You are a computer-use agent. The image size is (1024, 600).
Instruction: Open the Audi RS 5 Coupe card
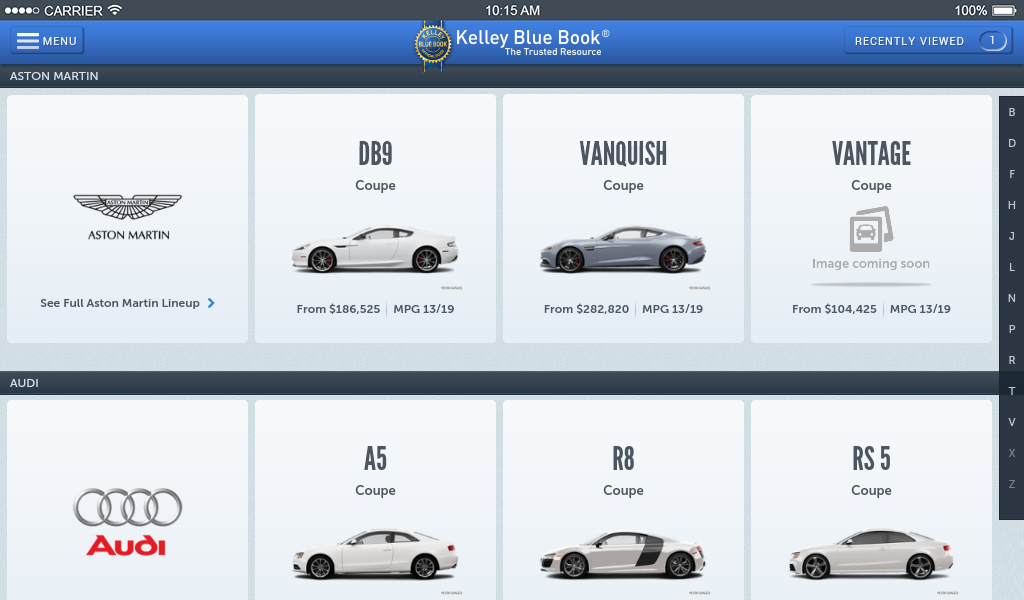[x=871, y=500]
